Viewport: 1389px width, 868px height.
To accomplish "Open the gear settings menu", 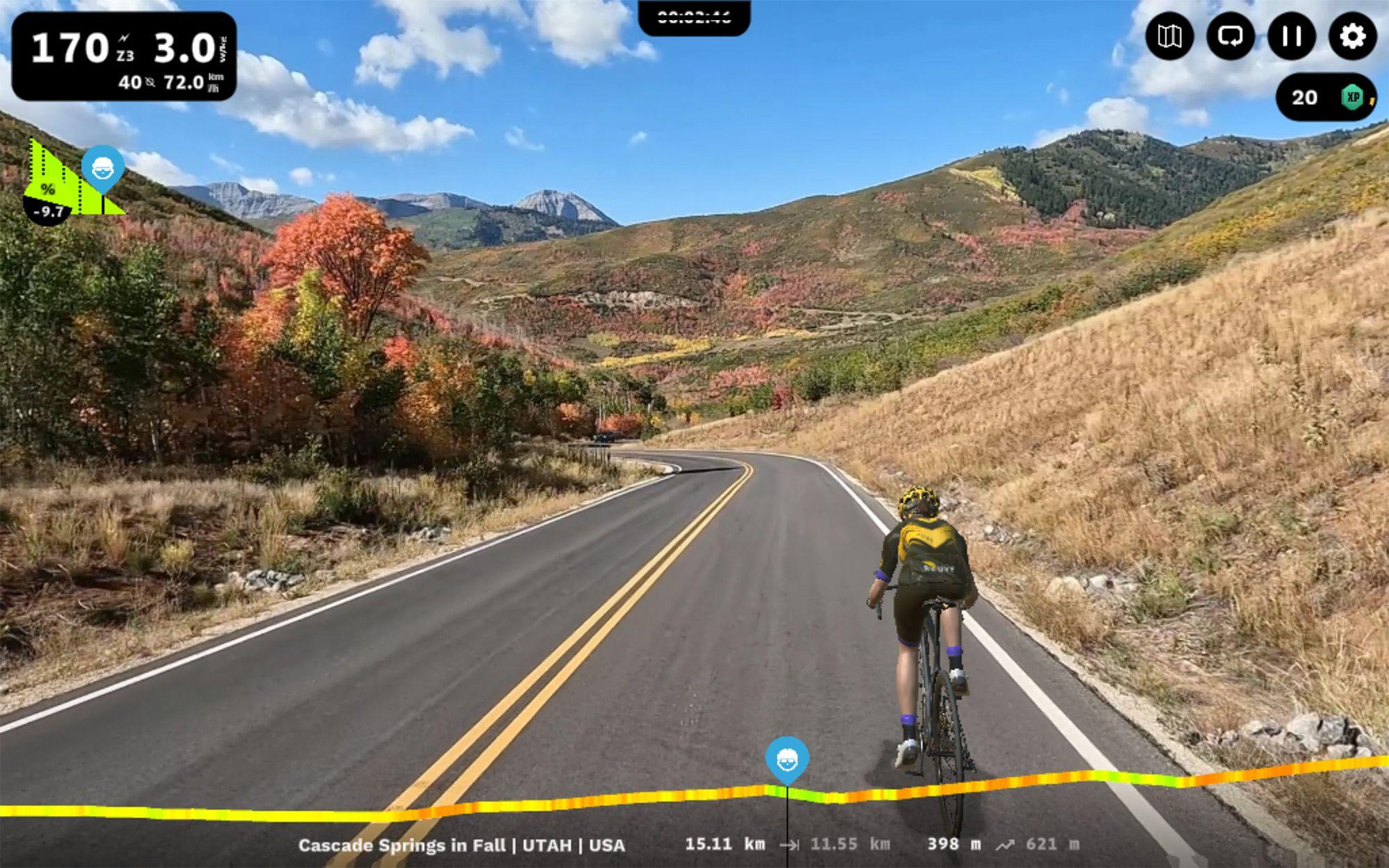I will (1351, 36).
